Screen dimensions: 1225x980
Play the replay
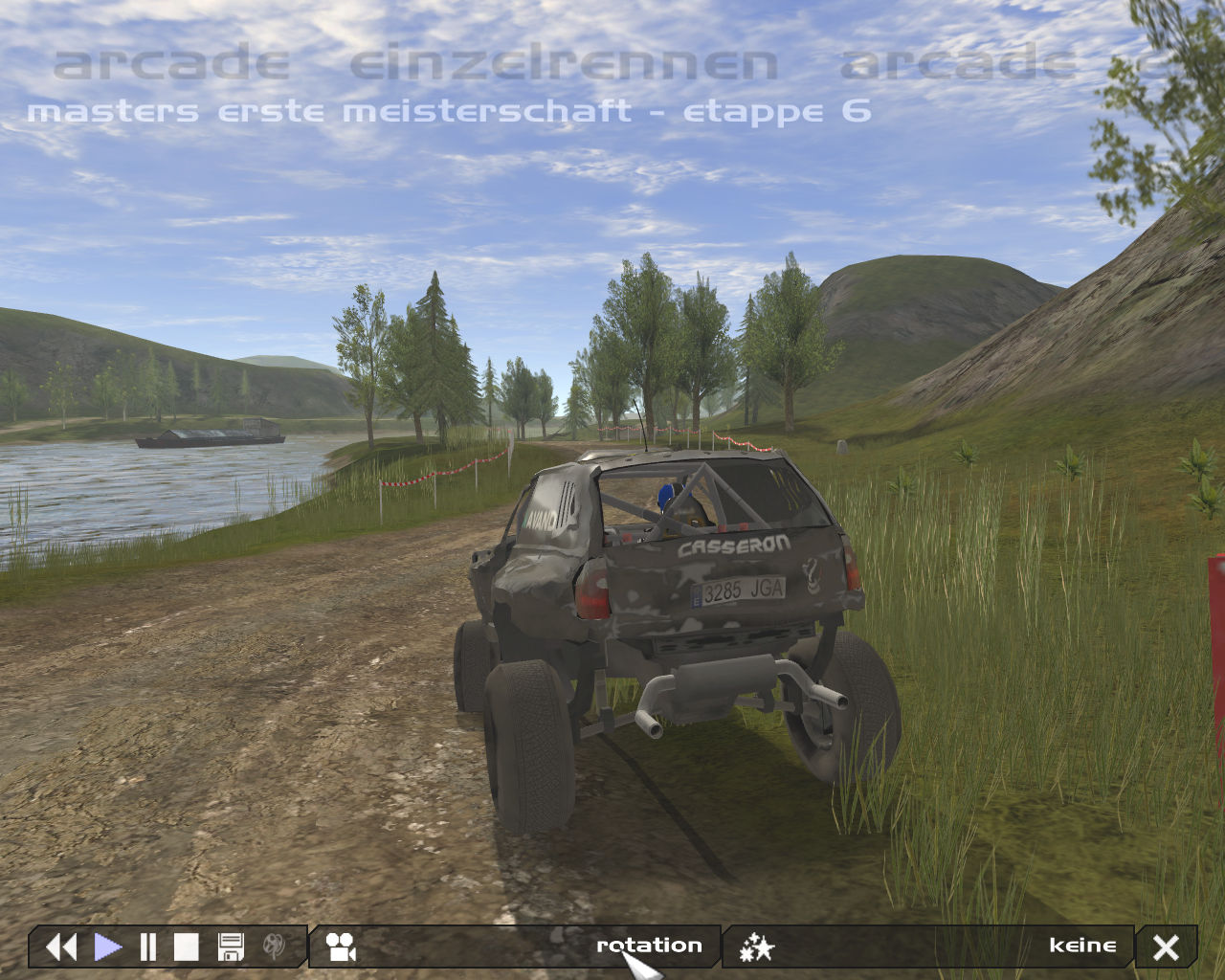(x=107, y=947)
